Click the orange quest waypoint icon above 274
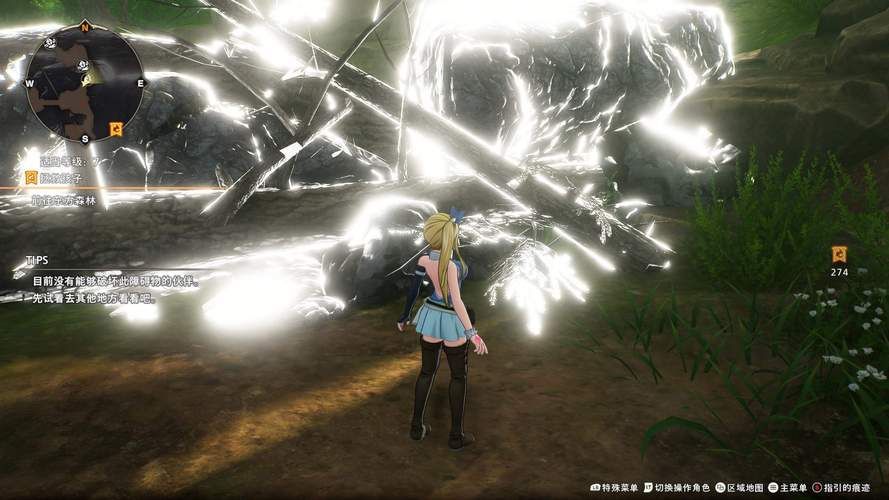Image resolution: width=889 pixels, height=500 pixels. coord(838,254)
